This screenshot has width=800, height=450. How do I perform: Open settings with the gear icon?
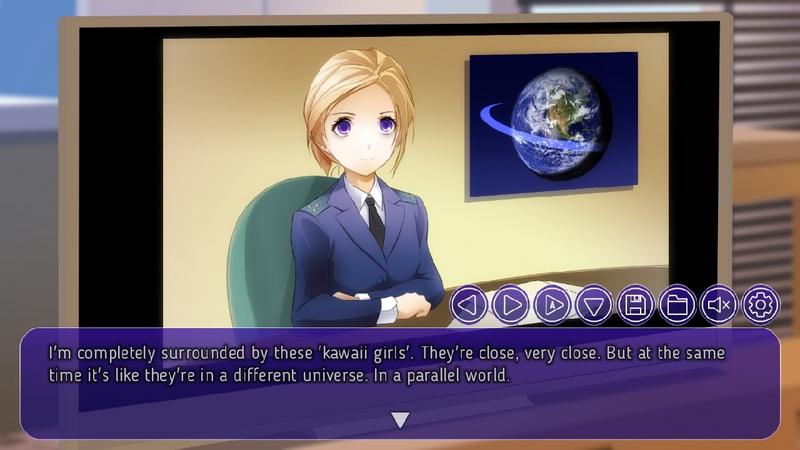[761, 304]
